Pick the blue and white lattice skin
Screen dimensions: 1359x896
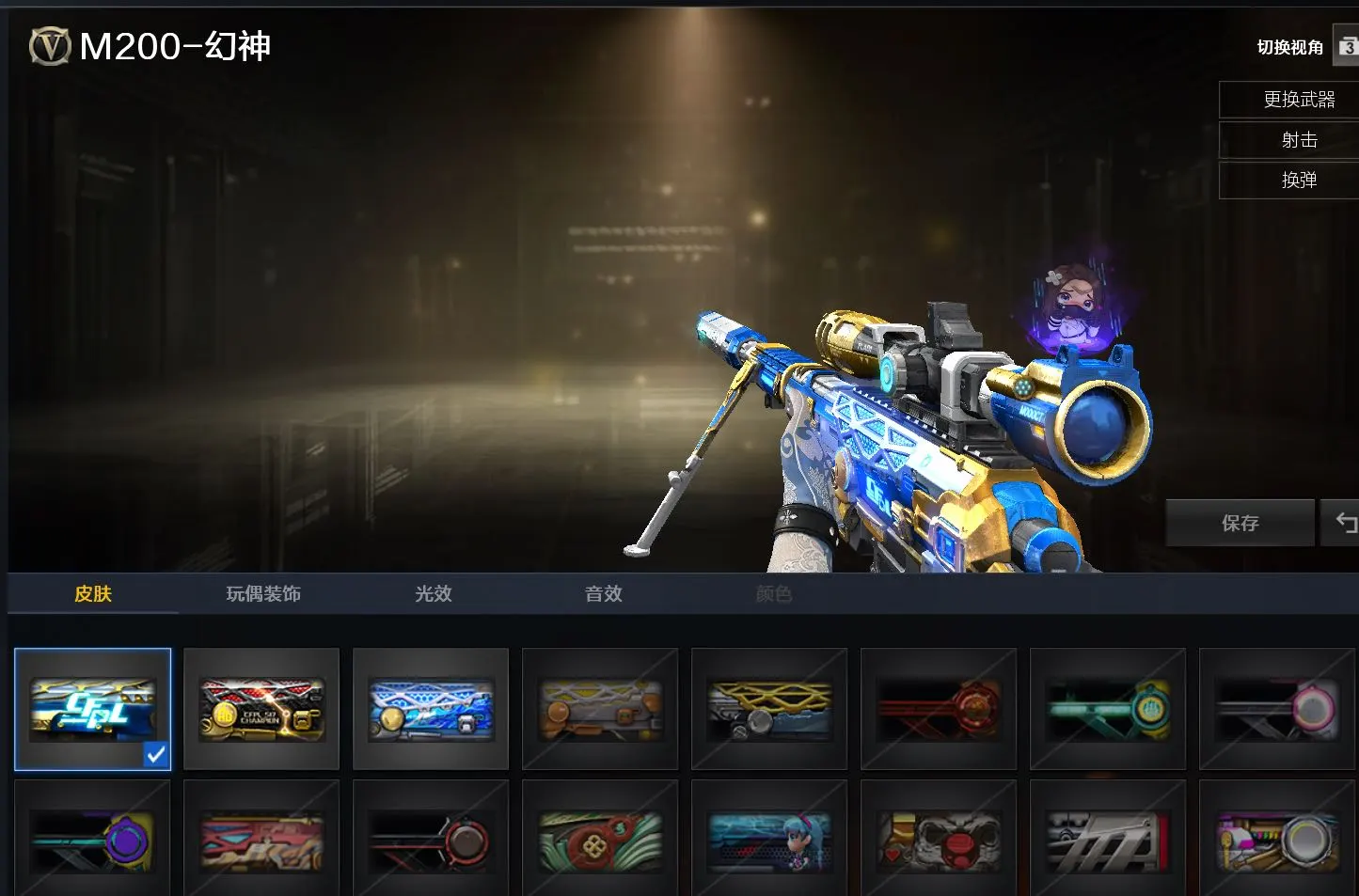(431, 709)
